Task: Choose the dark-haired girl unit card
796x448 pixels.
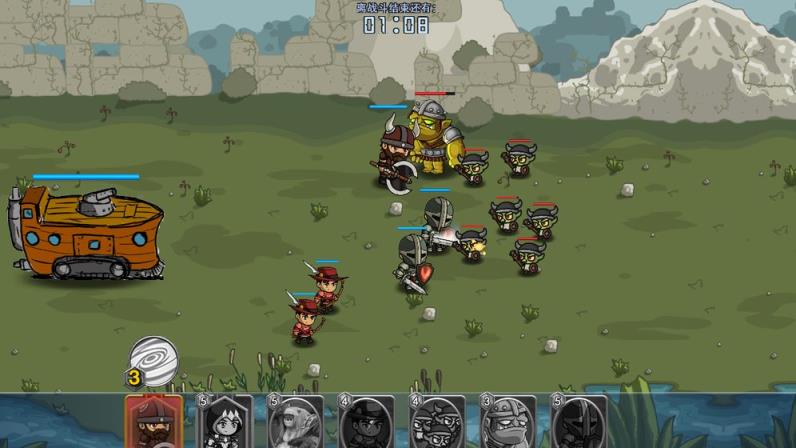Action: tap(225, 422)
